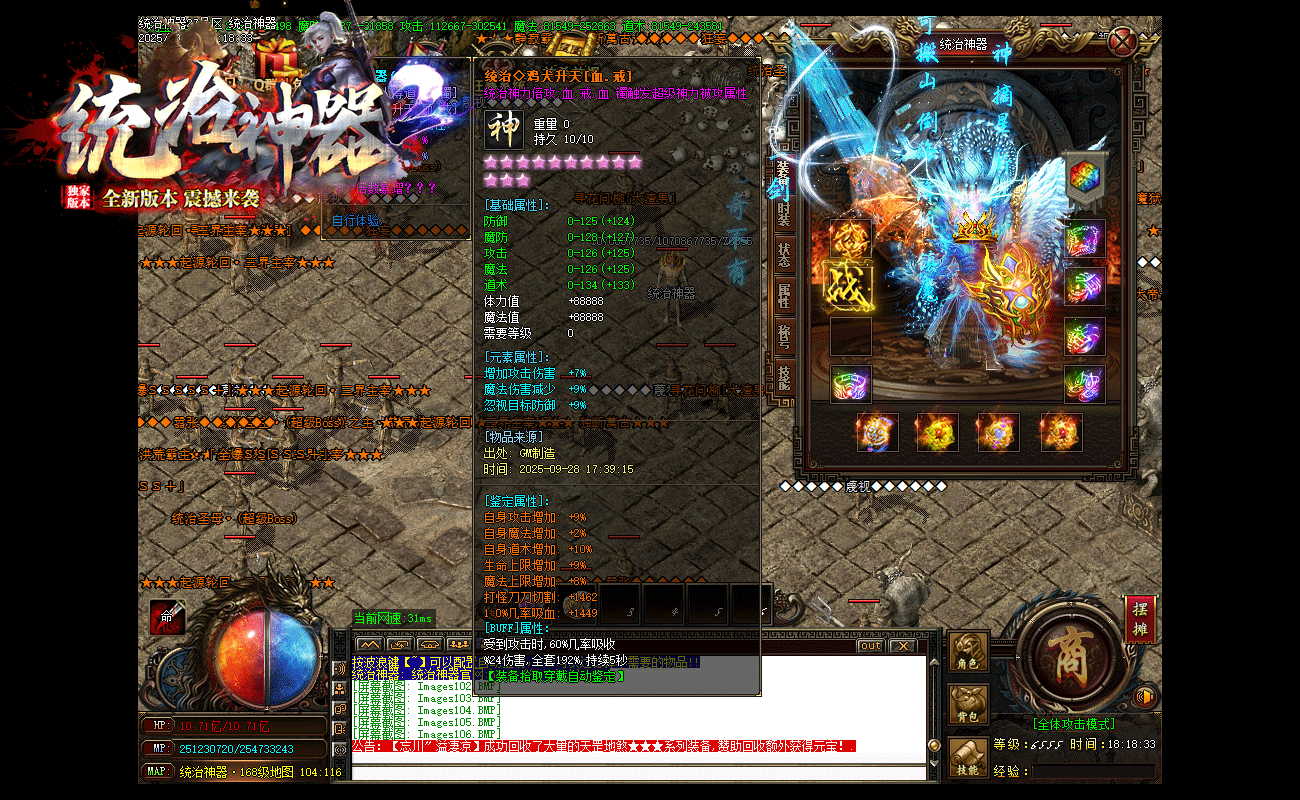This screenshot has height=800, width=1300.
Task: Show the 称号 title tab
Action: 784,335
